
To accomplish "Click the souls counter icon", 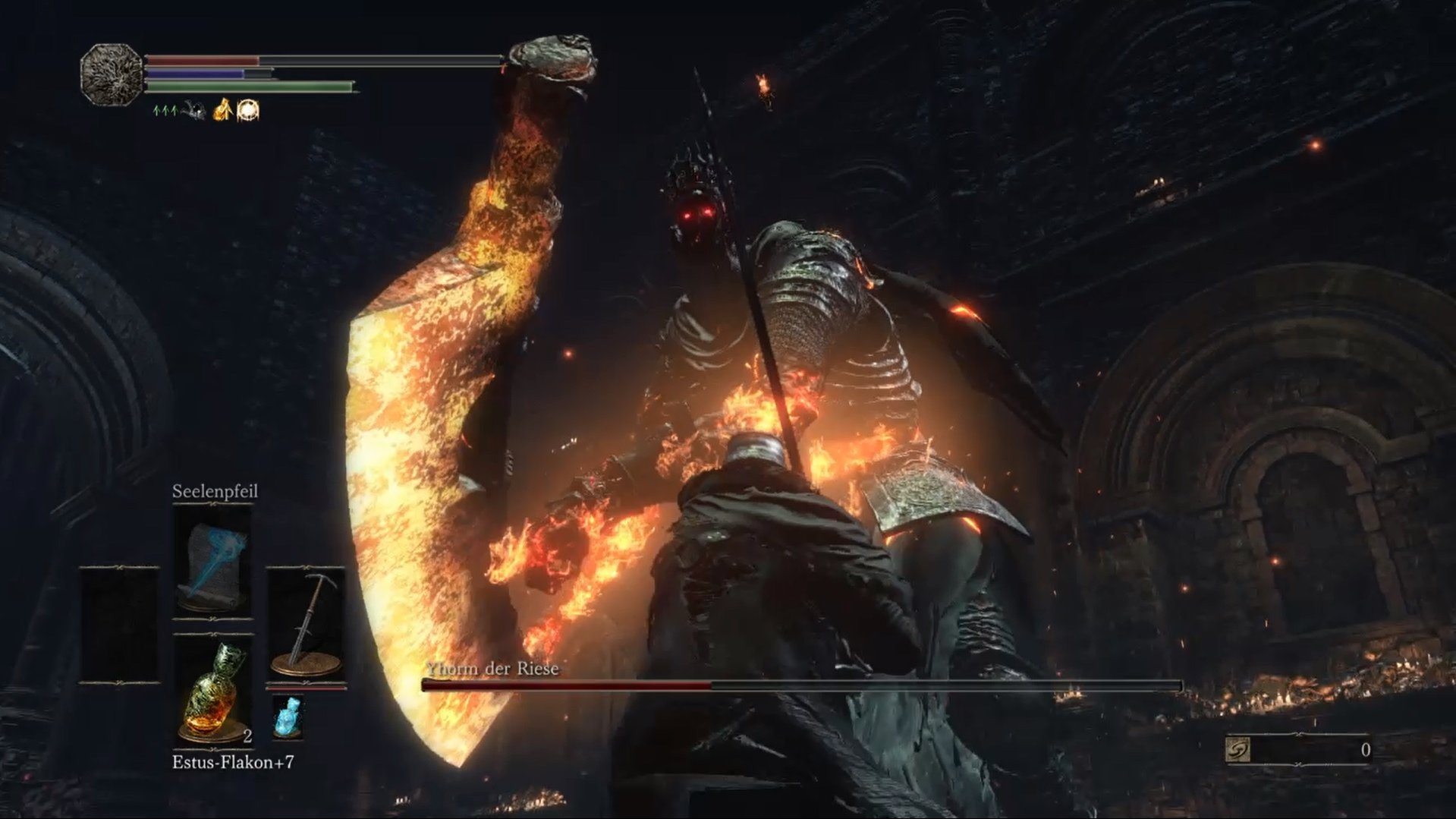I will point(1237,750).
